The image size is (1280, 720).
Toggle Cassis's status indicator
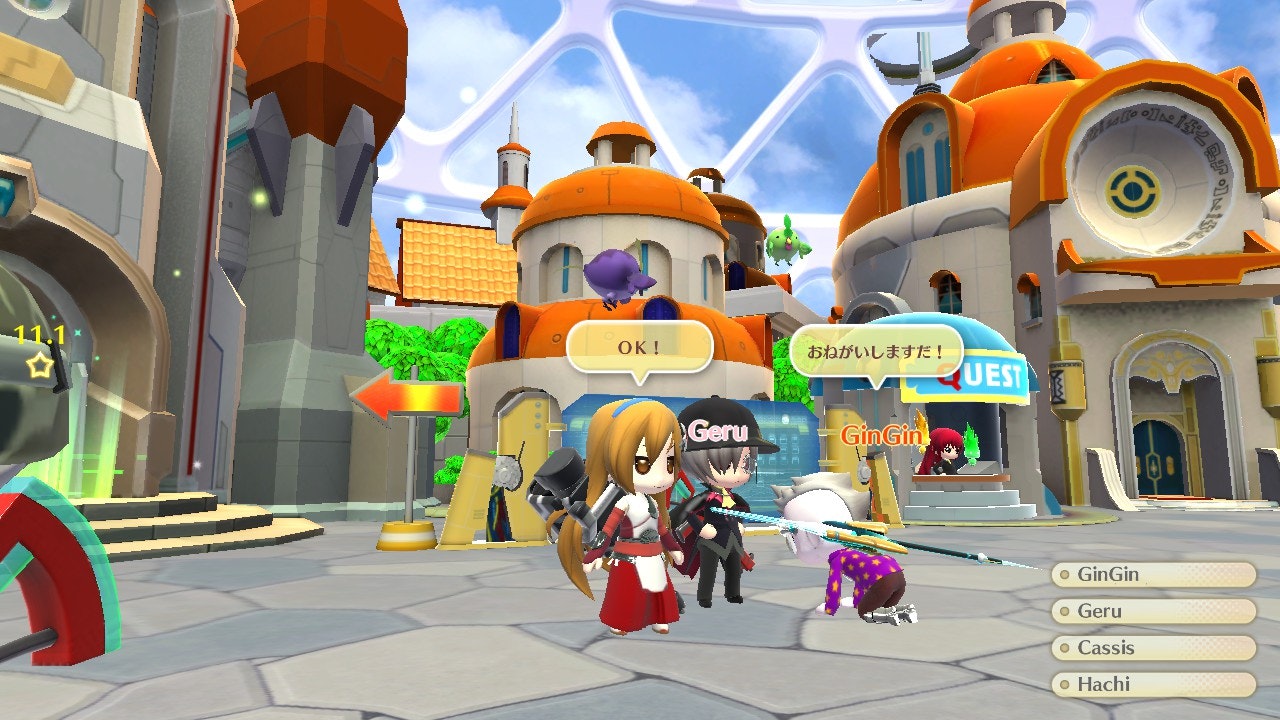(x=1064, y=647)
